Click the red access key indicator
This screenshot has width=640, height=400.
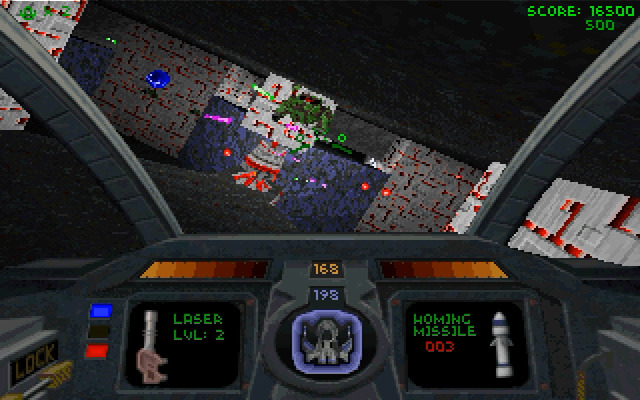98,350
